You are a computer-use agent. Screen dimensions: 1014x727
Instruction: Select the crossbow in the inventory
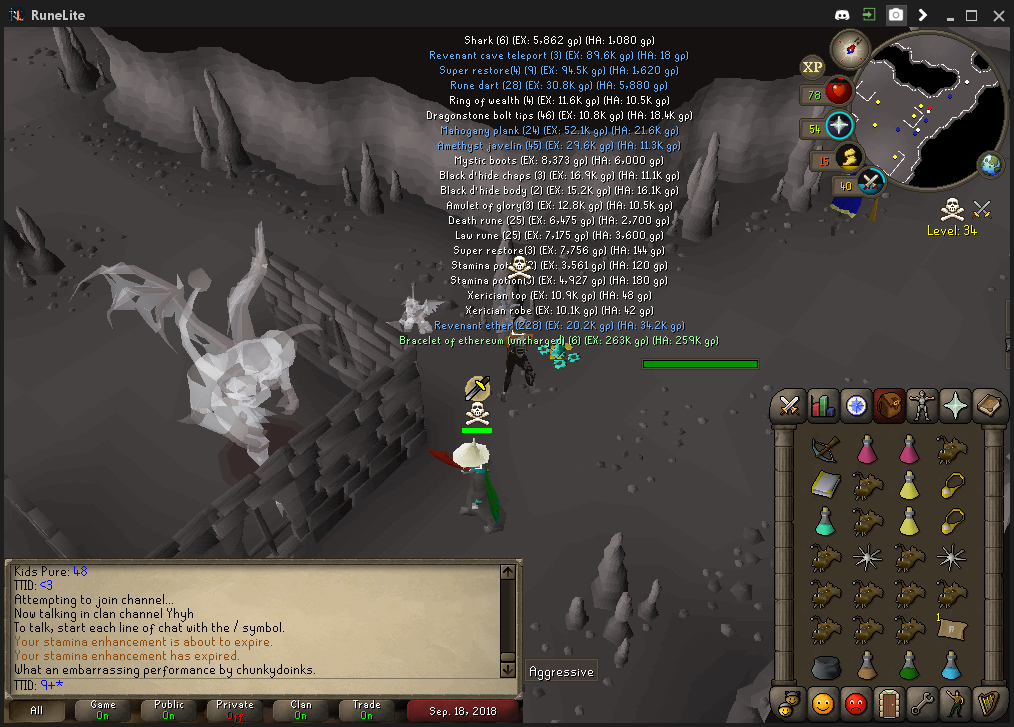825,451
